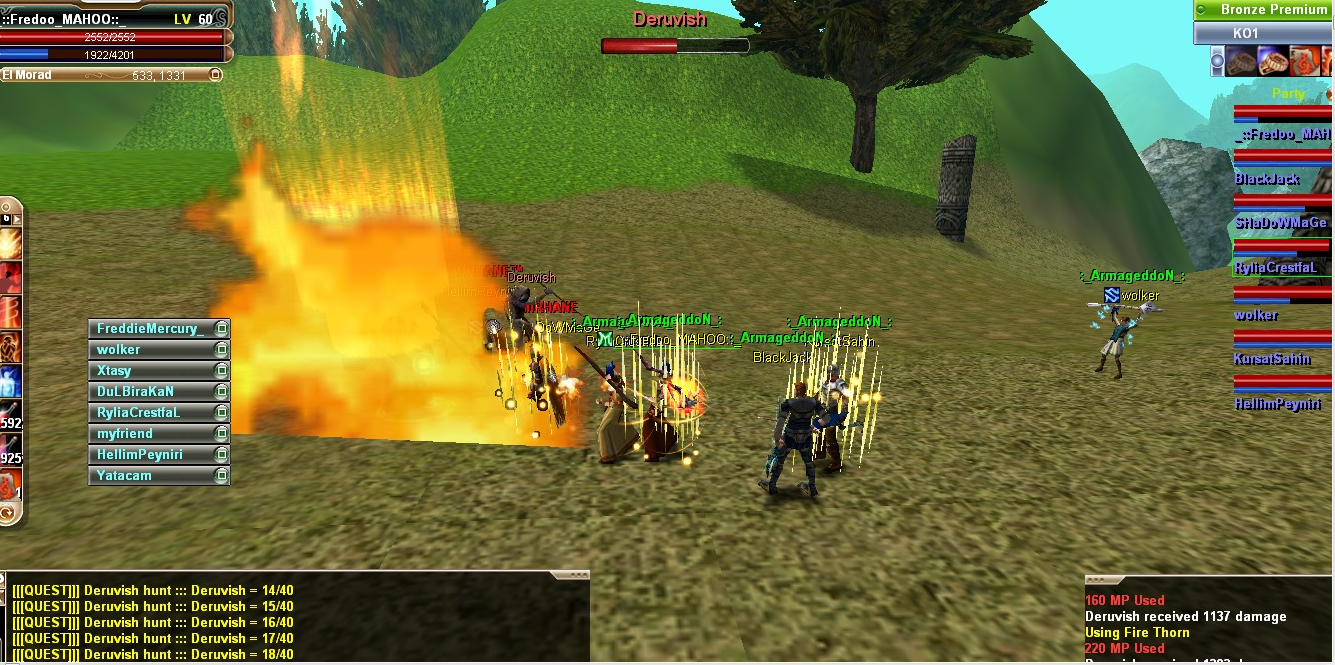Rotate the skill bar page button
This screenshot has height=665, width=1335.
coord(8,514)
